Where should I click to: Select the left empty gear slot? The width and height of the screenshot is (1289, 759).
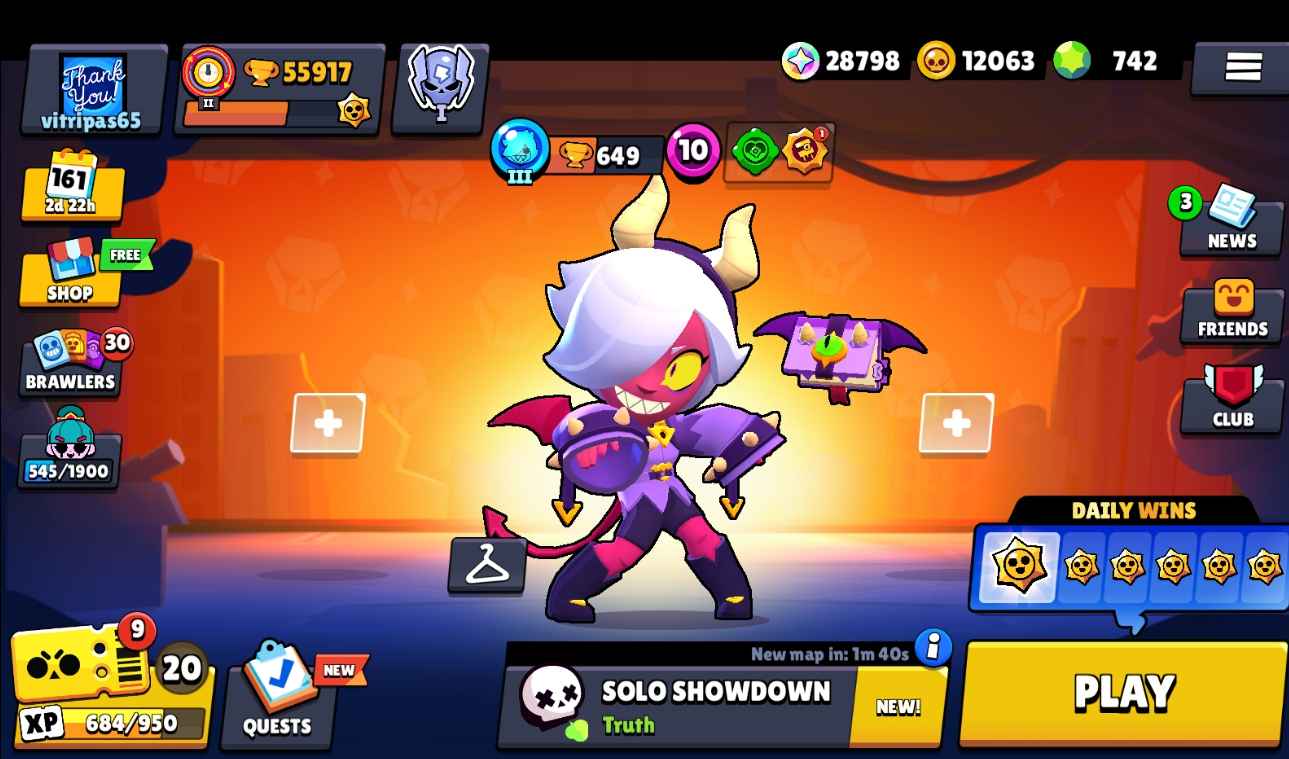tap(327, 423)
